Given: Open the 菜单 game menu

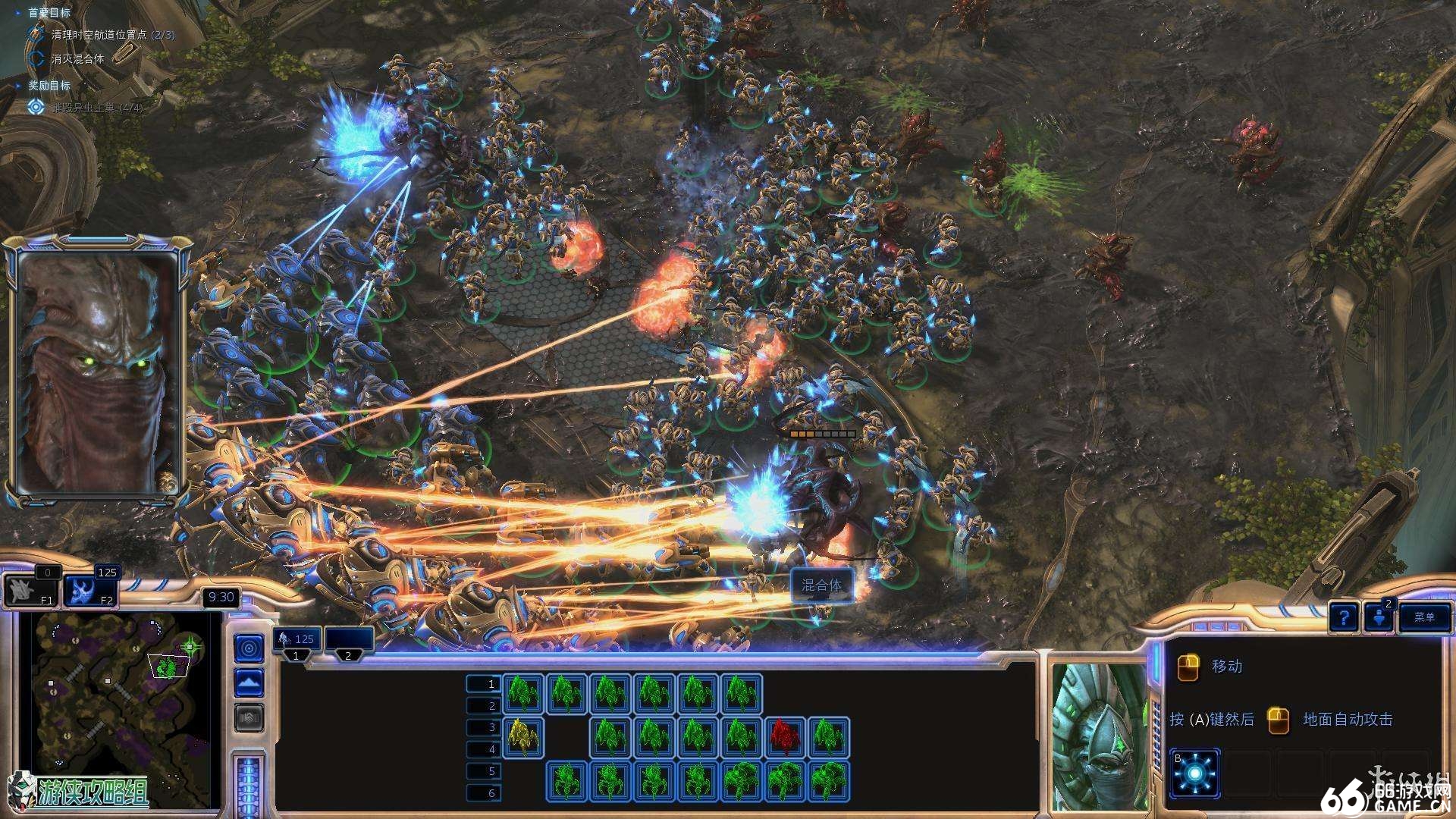Looking at the screenshot, I should coord(1424,617).
